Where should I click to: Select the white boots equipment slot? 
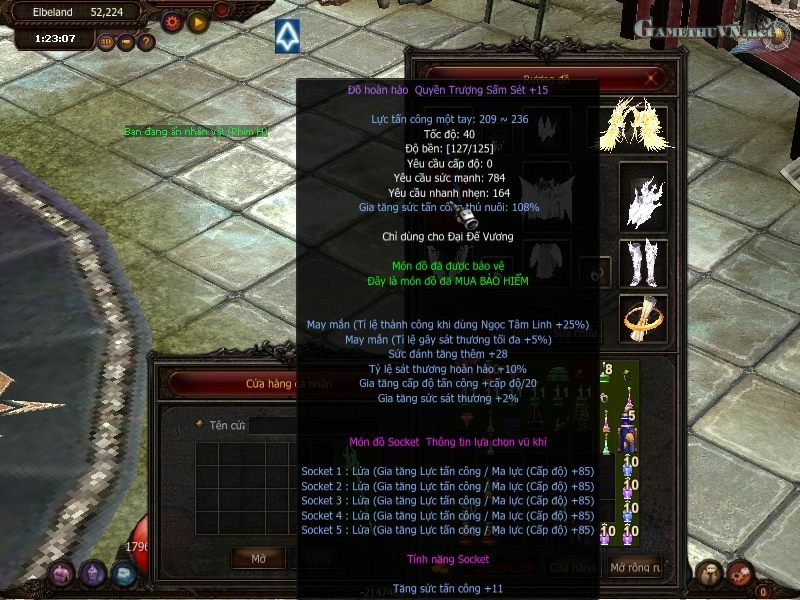641,262
